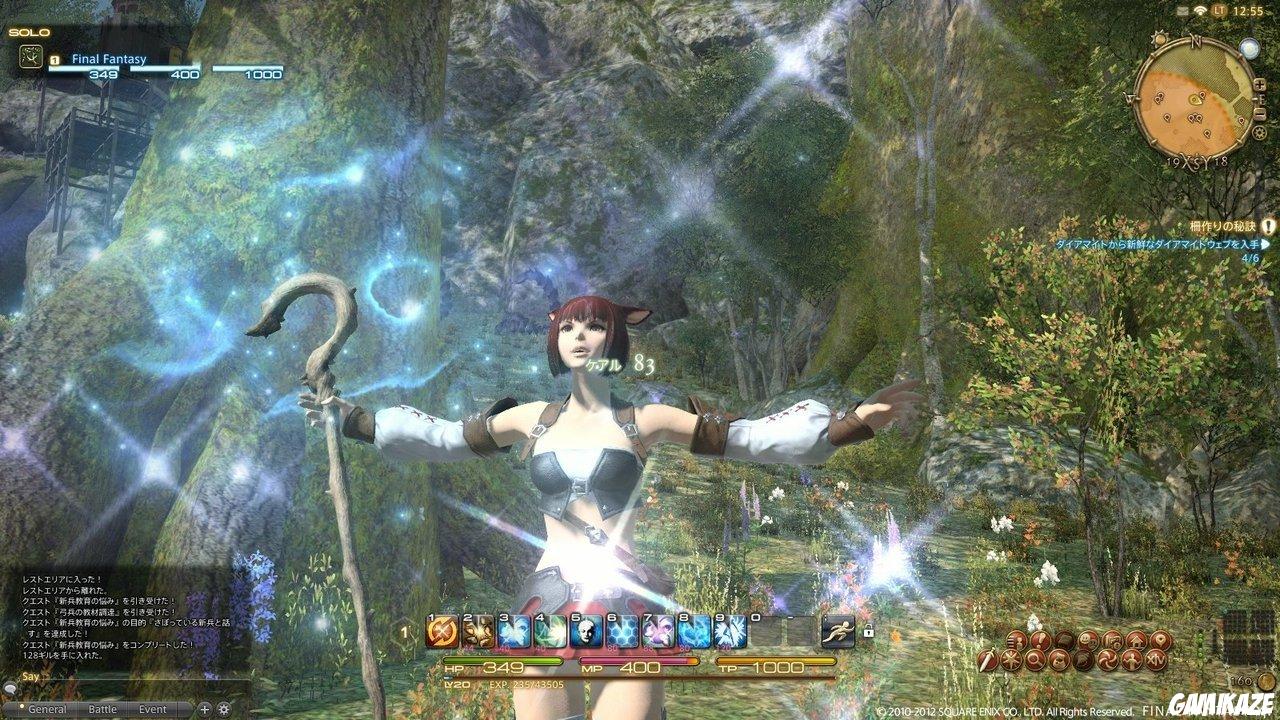
Task: Switch to the Event chat tab
Action: [x=152, y=709]
